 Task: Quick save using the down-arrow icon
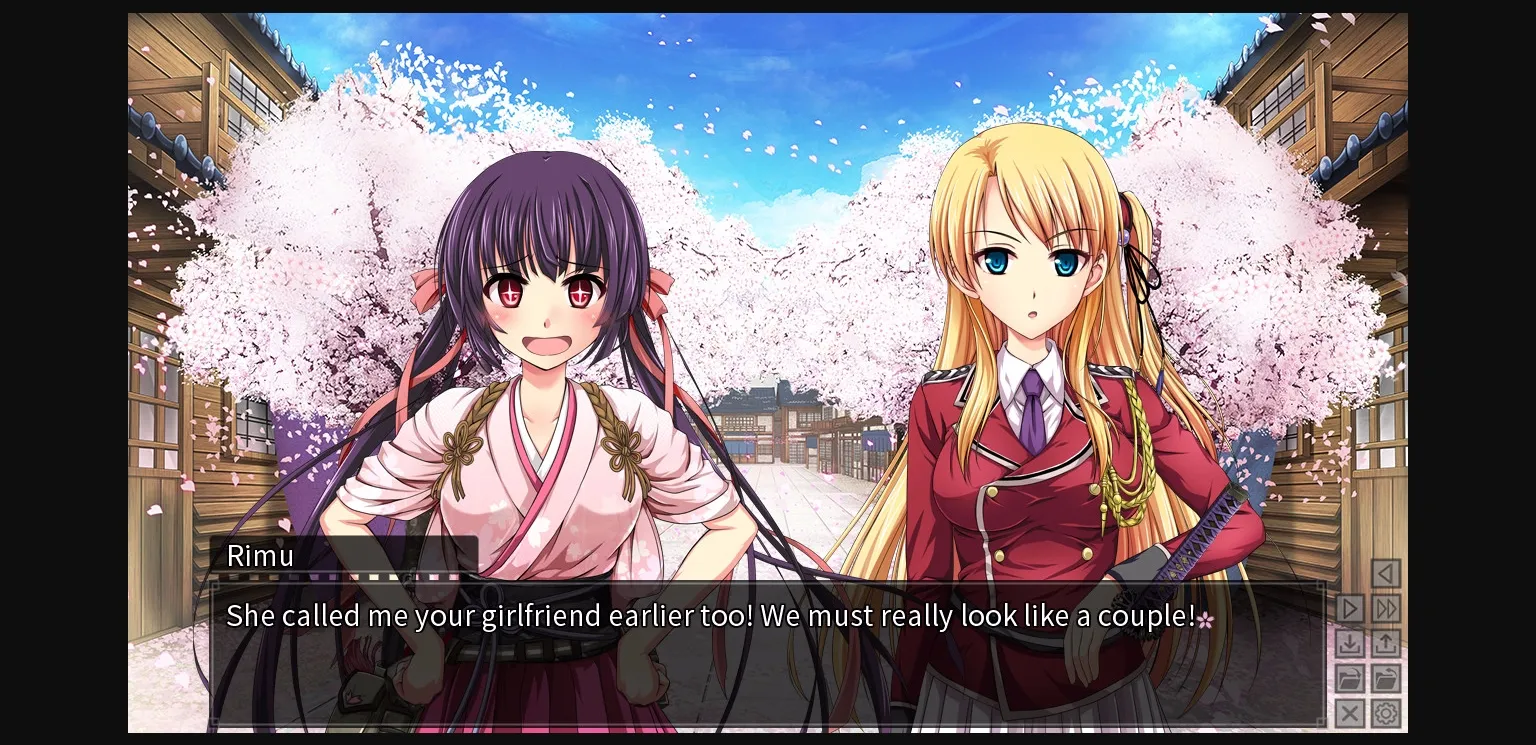(x=1350, y=643)
